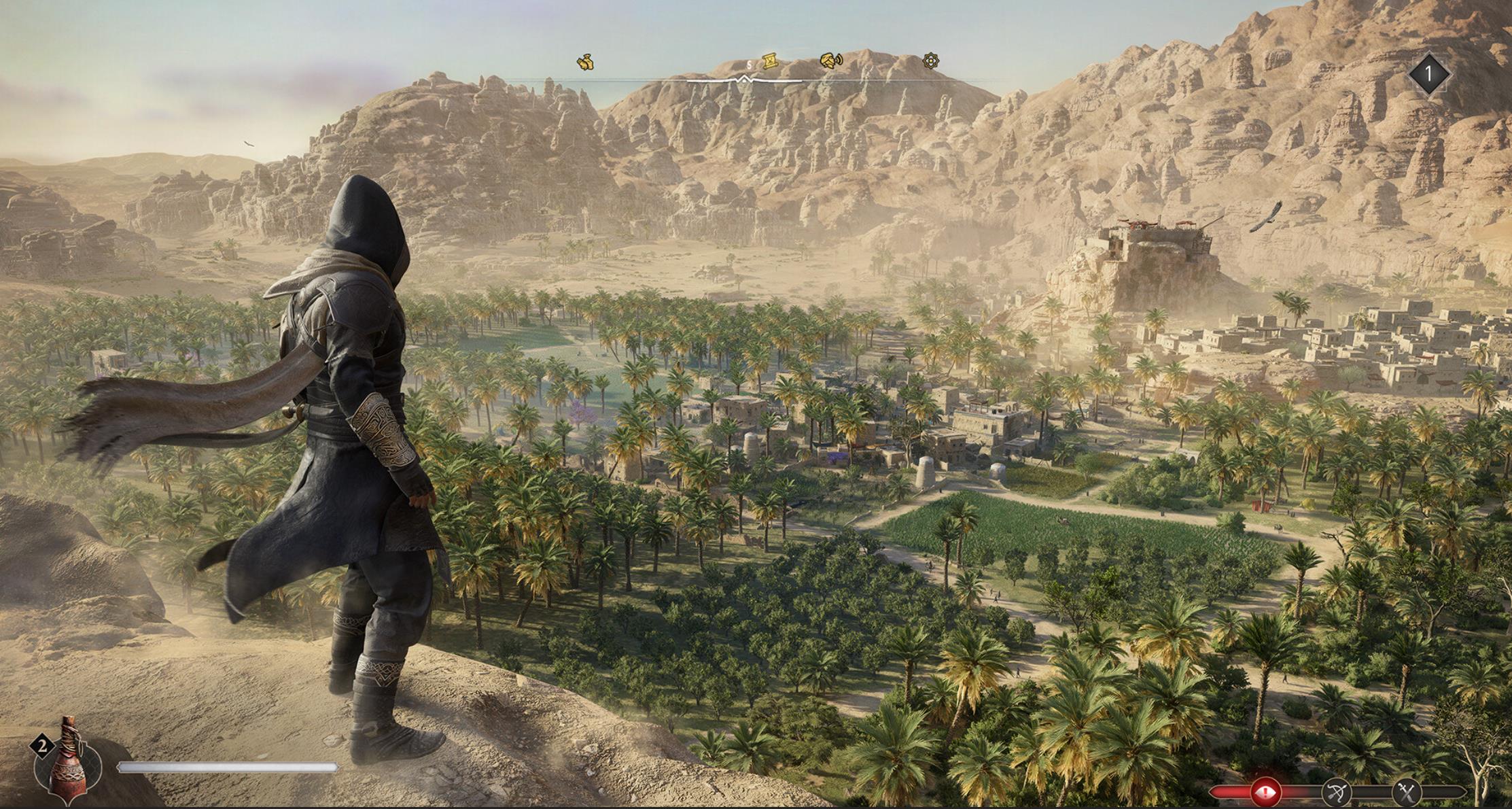Click the red eye alert icon
1512x809 pixels.
(1265, 791)
